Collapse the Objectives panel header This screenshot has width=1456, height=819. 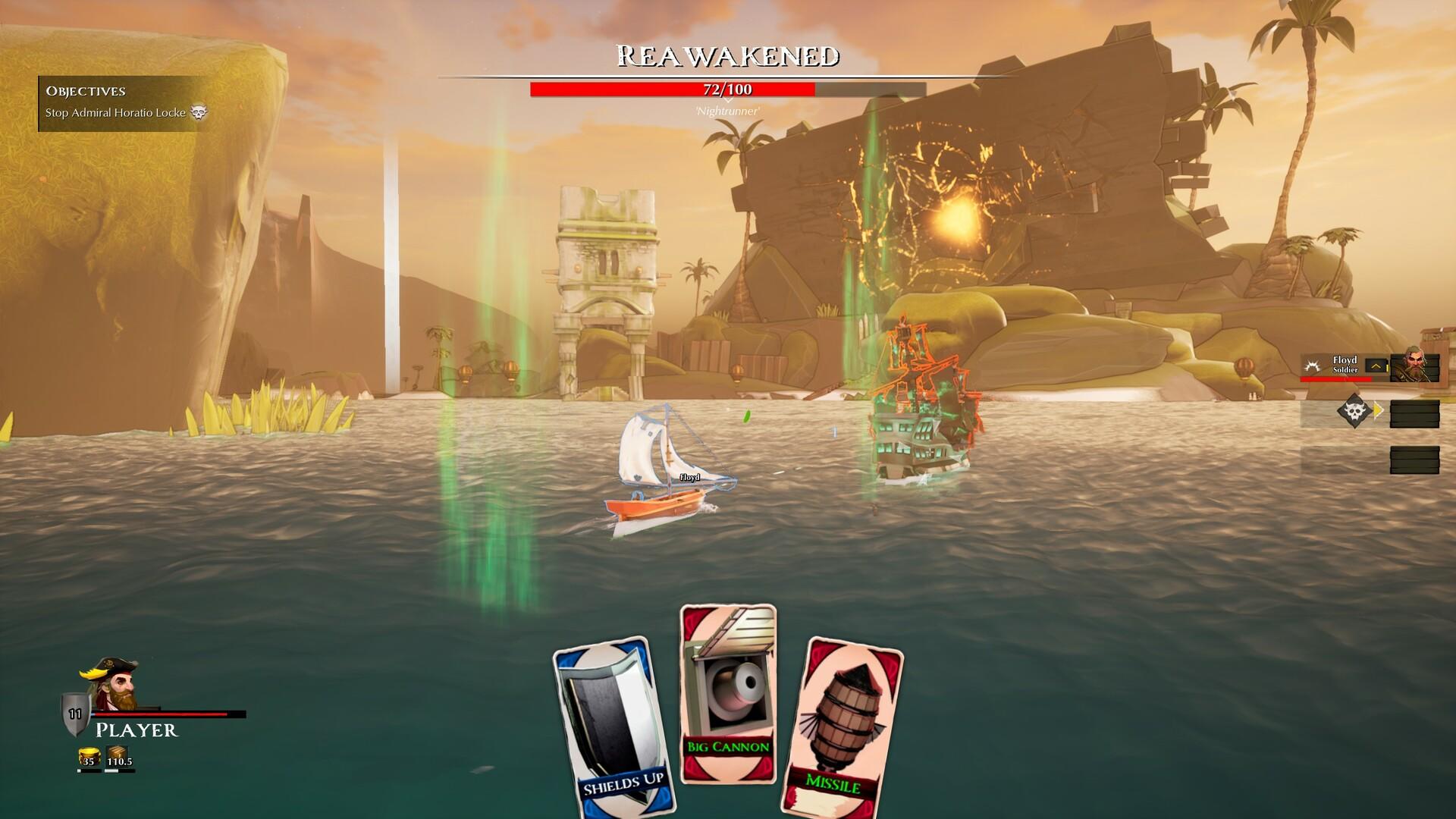pos(85,91)
